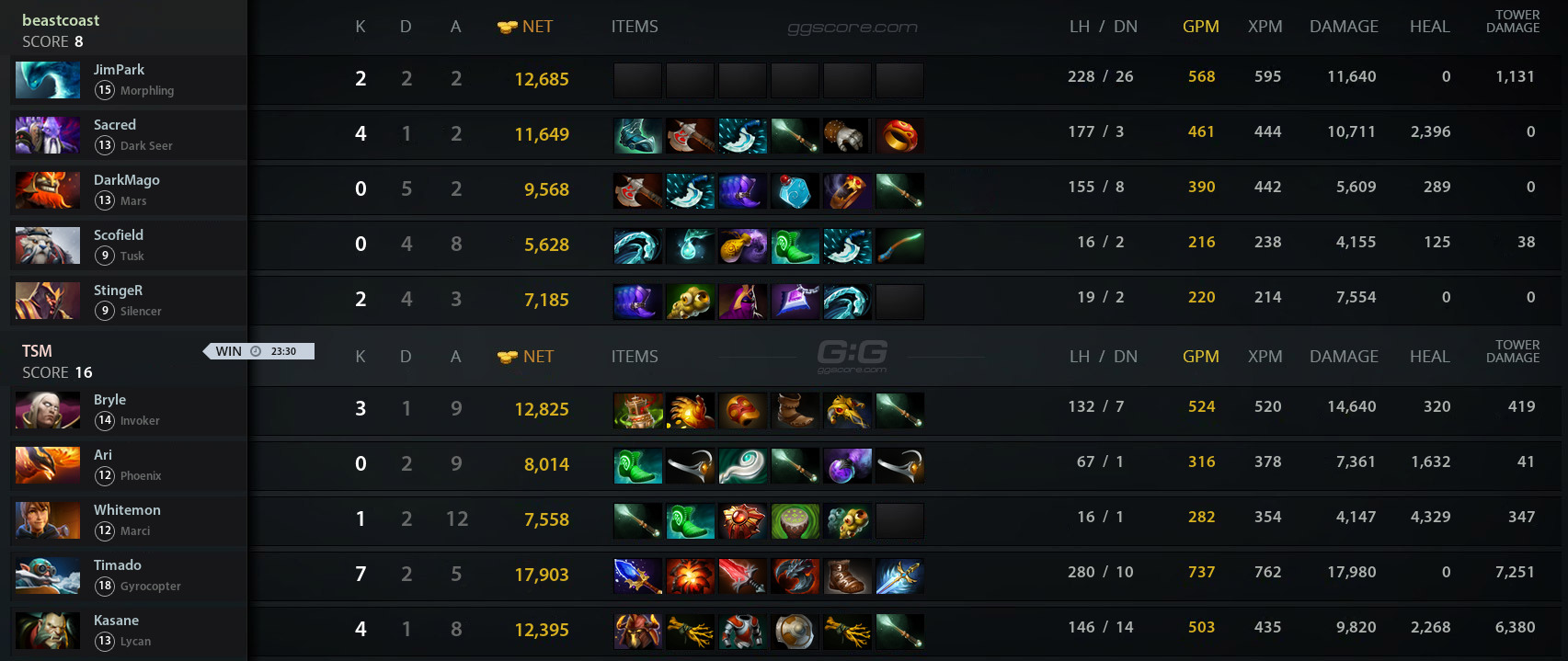
Task: Select Dark Seer's Gauntlets of Strength icon
Action: point(847,135)
